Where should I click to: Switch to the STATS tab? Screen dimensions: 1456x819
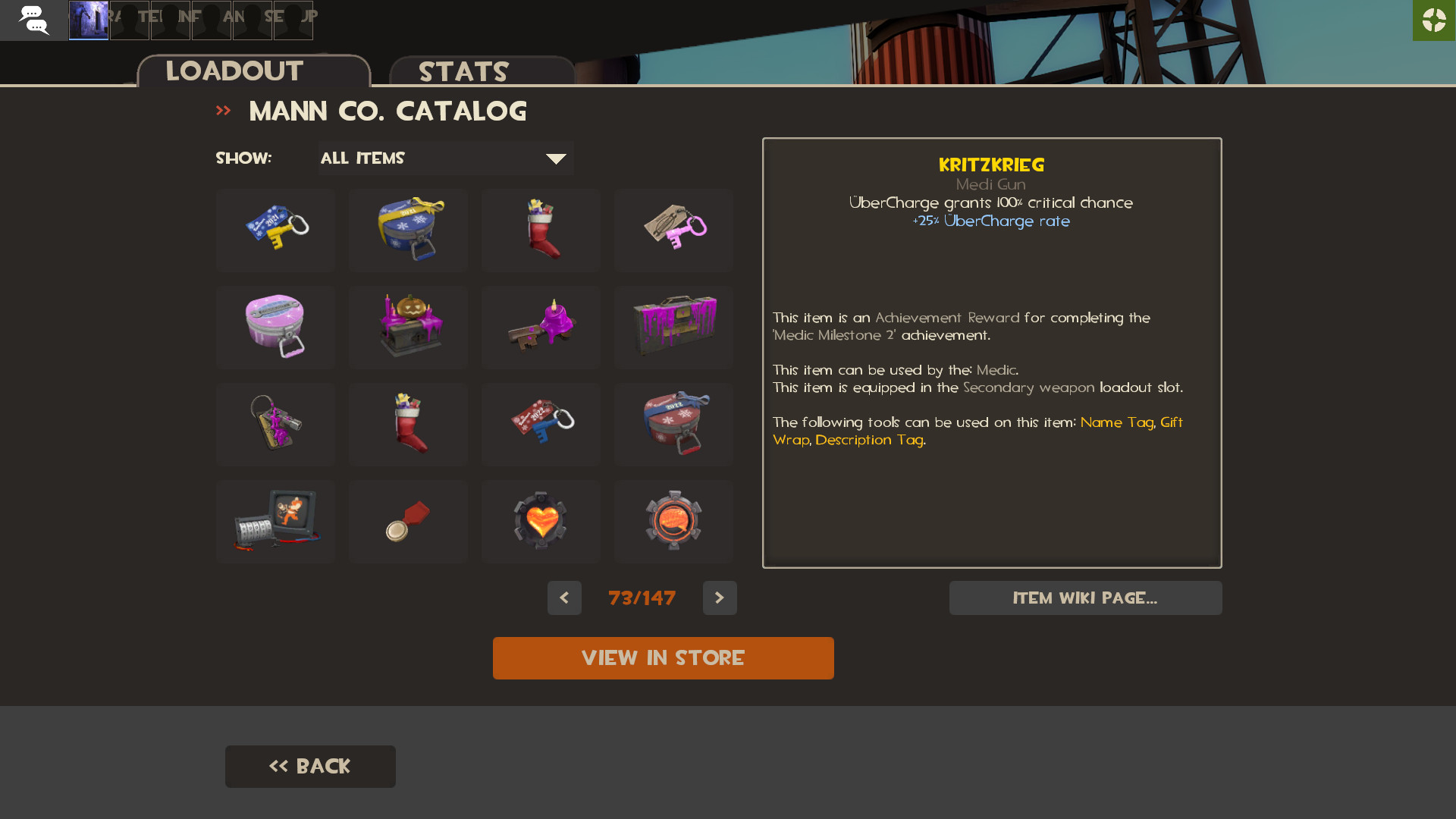click(x=463, y=72)
